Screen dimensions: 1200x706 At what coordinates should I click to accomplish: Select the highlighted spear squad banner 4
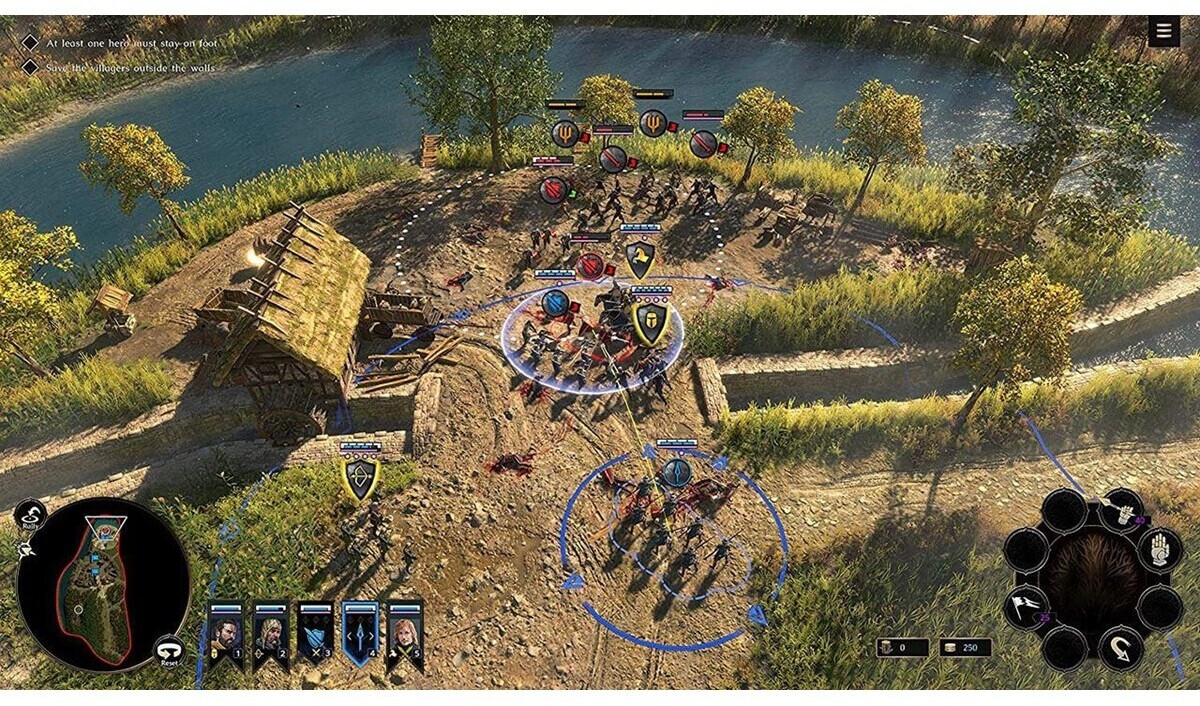click(x=360, y=634)
